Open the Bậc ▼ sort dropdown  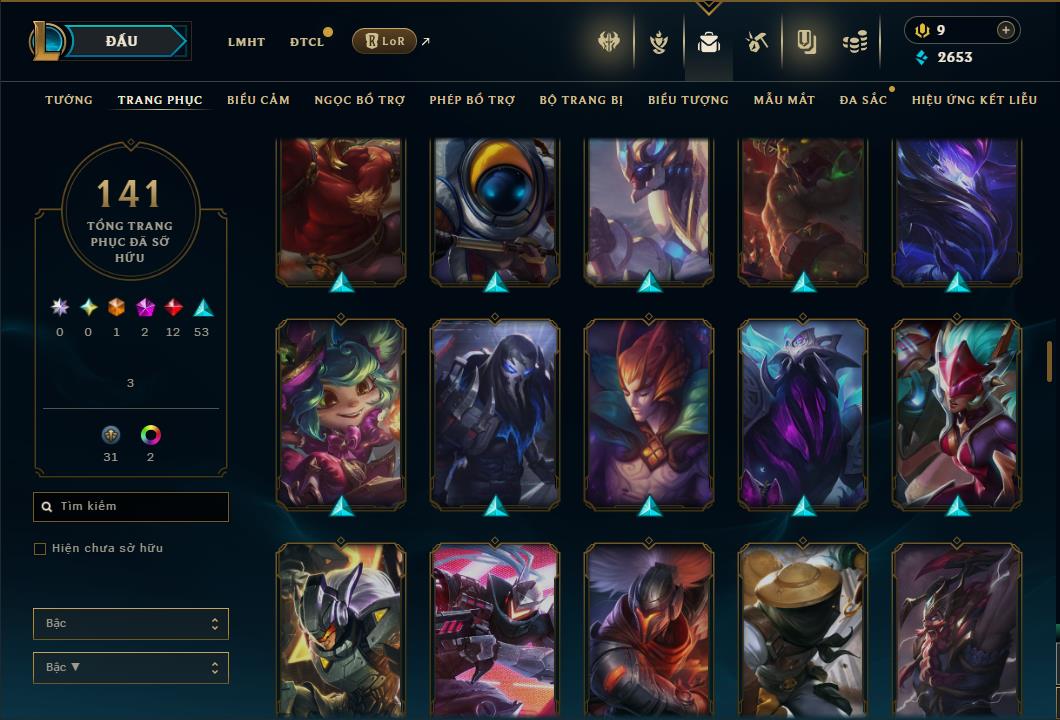click(x=131, y=667)
